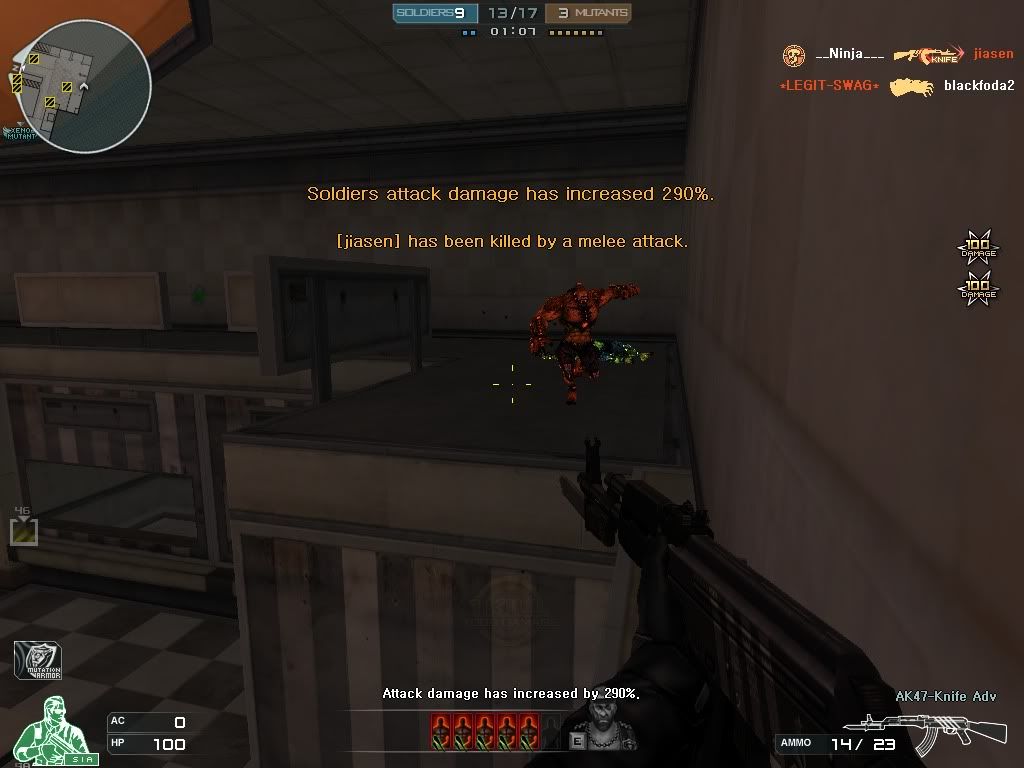Click the ammo crate marker icon
Screen dimensions: 1024x768
(x=23, y=530)
